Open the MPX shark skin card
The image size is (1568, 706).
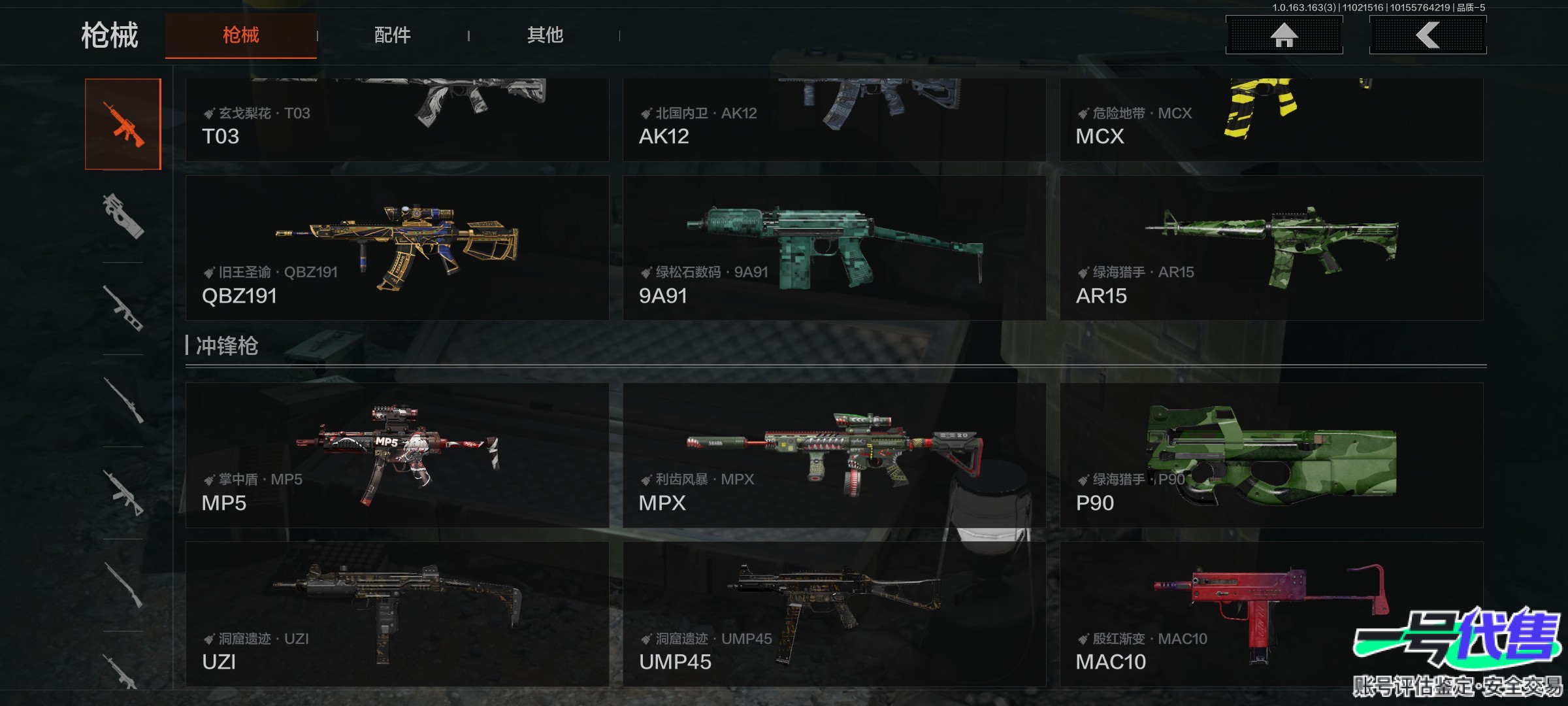tap(834, 455)
